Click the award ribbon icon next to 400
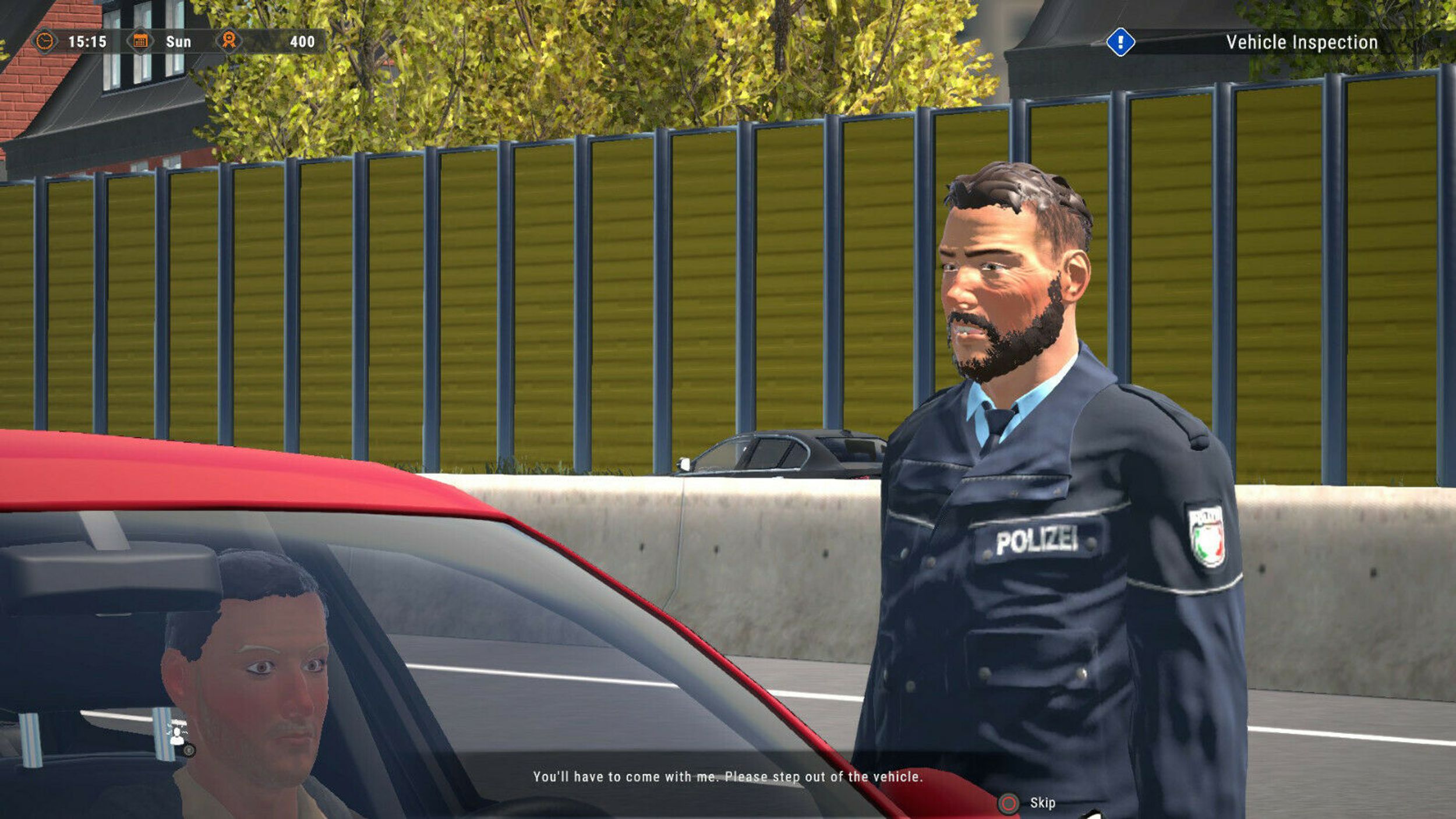 [x=229, y=41]
